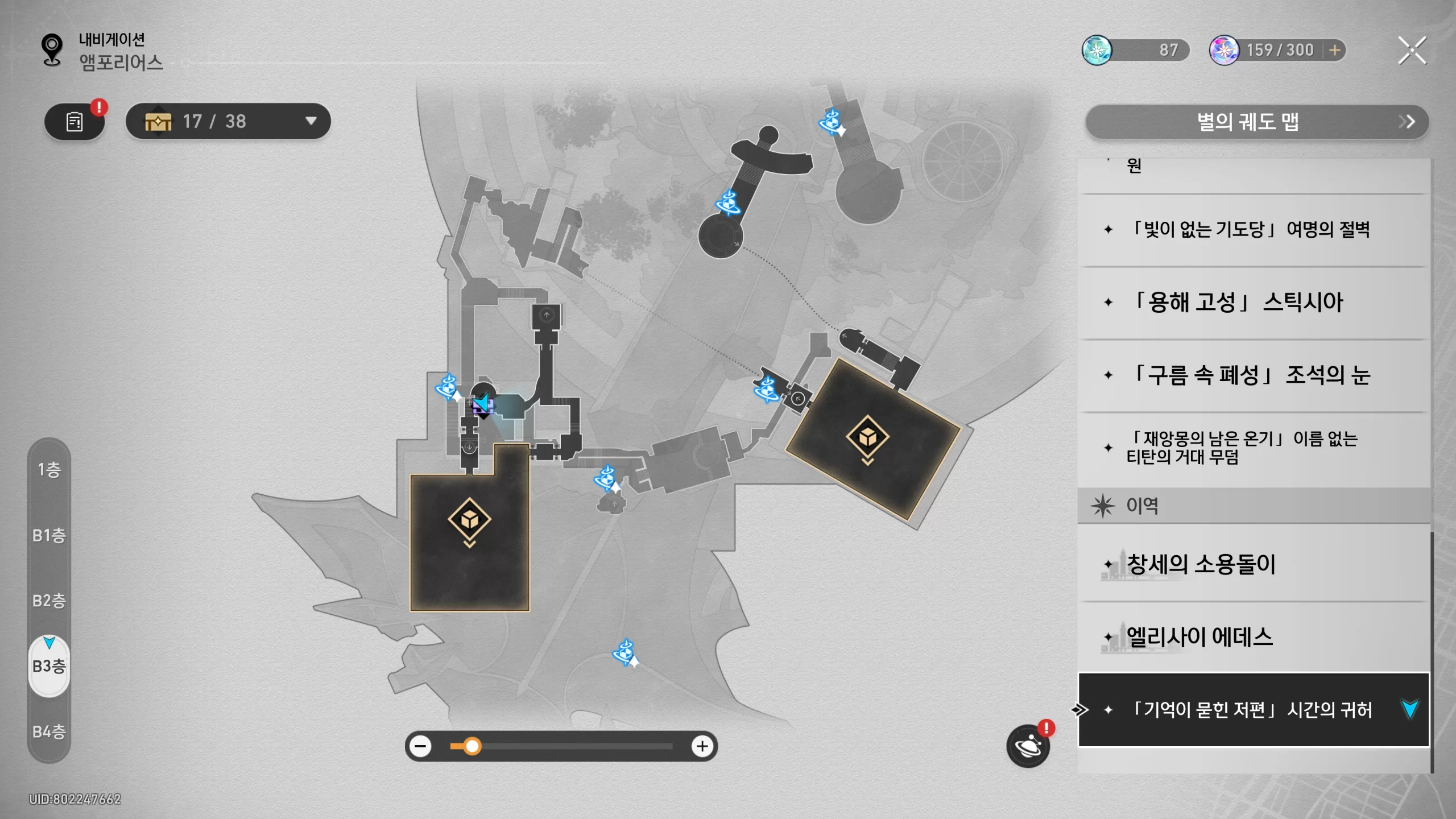
Task: Add Trailblaze Power with plus button
Action: [1334, 51]
